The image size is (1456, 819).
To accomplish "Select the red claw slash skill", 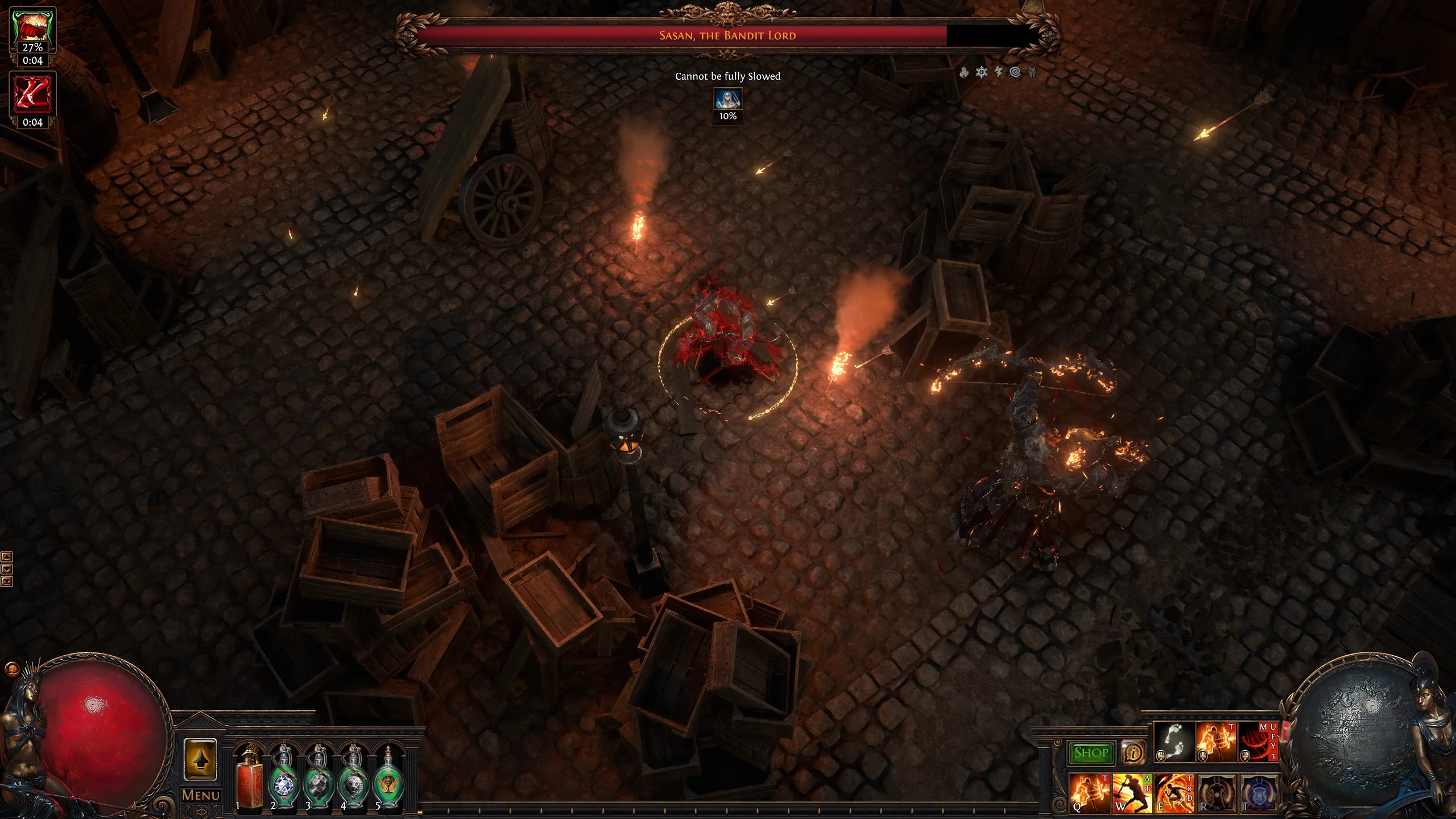I will (1258, 742).
